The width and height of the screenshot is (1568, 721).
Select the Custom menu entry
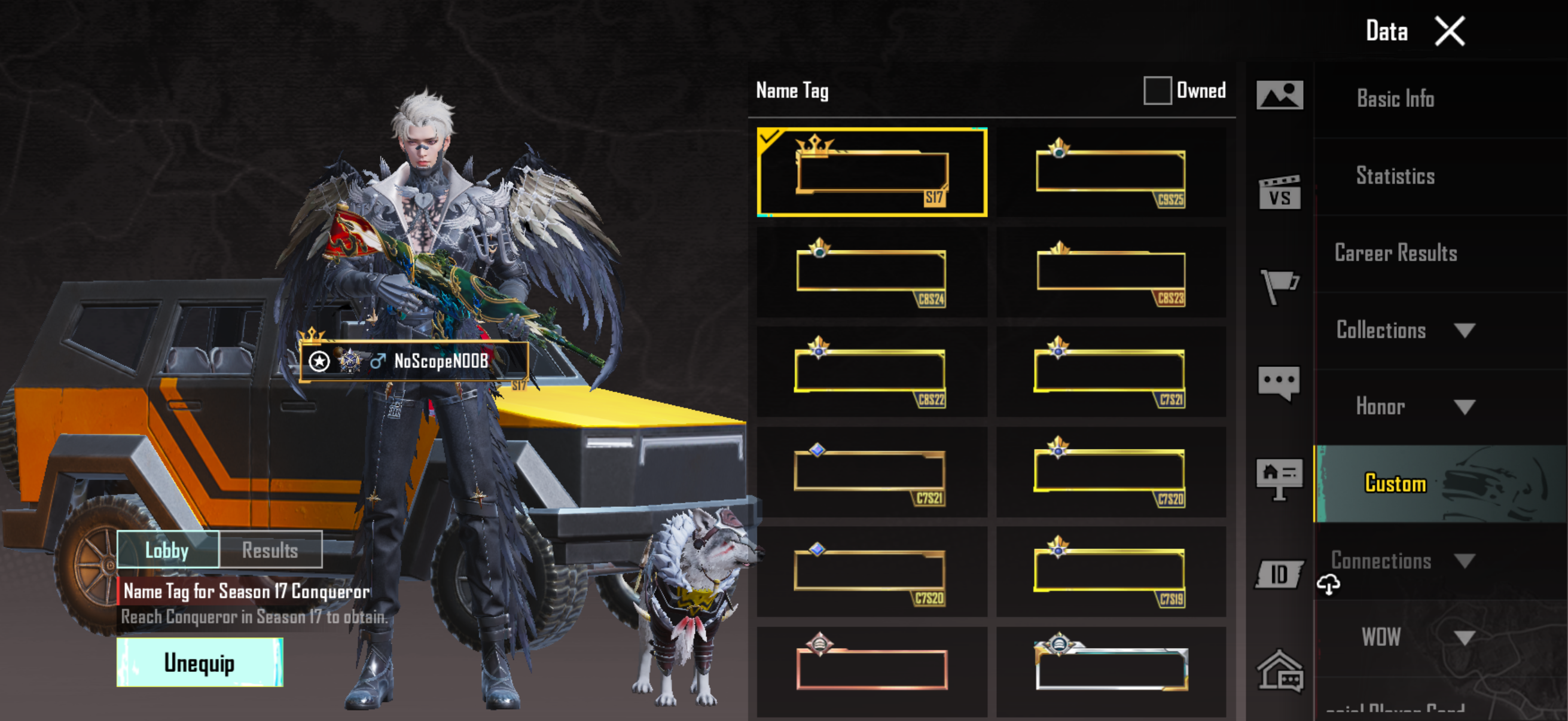1395,484
